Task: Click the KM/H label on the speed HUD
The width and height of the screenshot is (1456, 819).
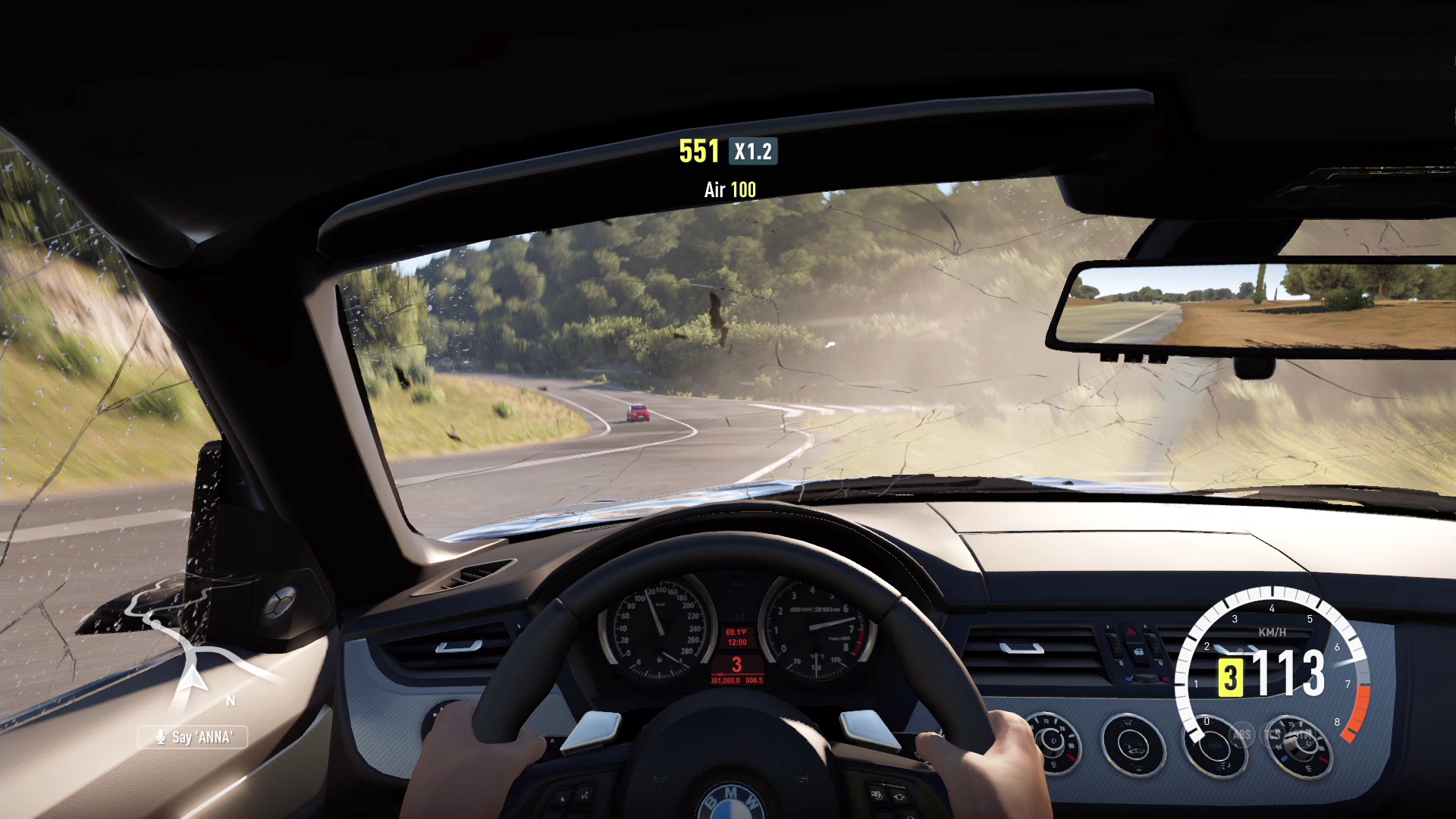Action: coord(1272,632)
